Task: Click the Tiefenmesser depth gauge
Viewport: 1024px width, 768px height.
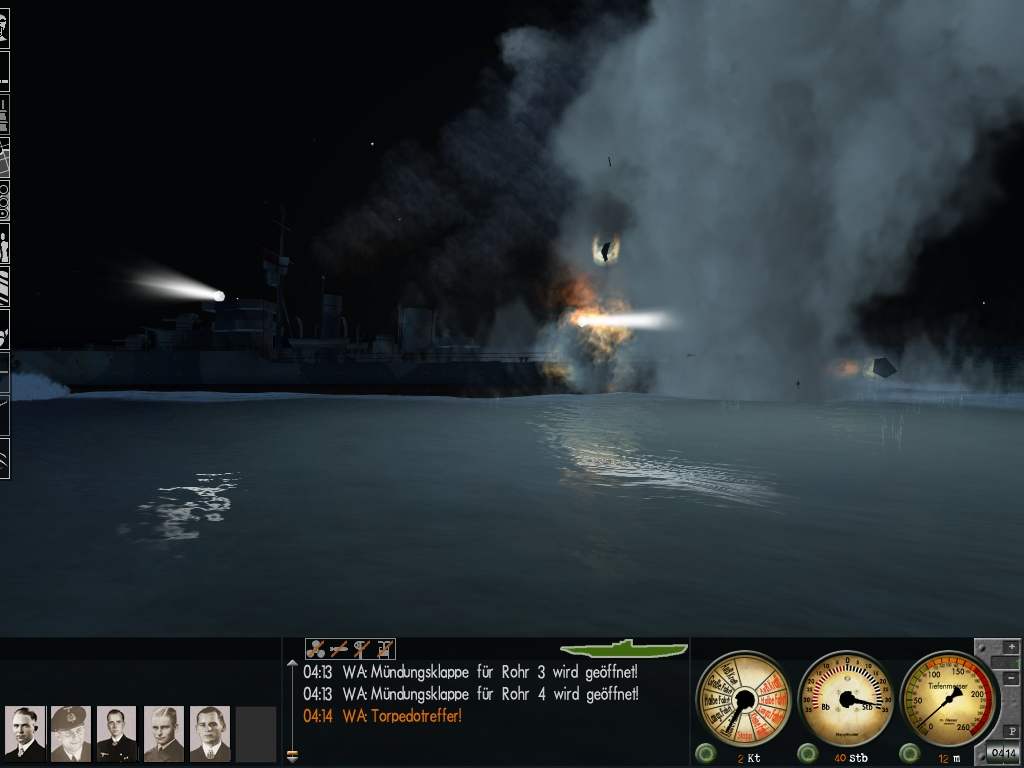Action: point(948,698)
